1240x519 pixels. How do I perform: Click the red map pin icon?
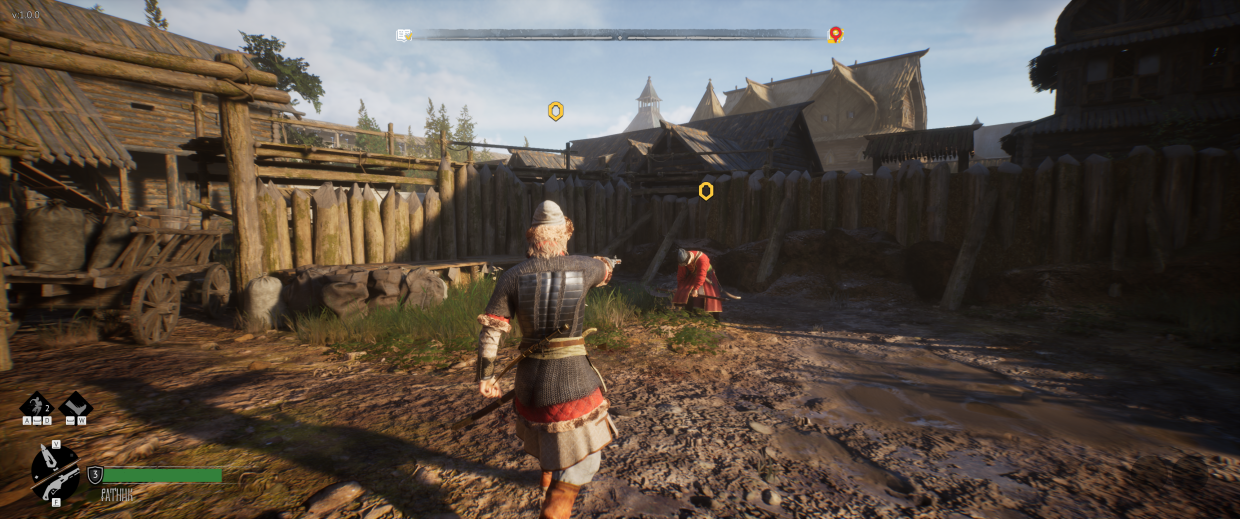coord(835,35)
